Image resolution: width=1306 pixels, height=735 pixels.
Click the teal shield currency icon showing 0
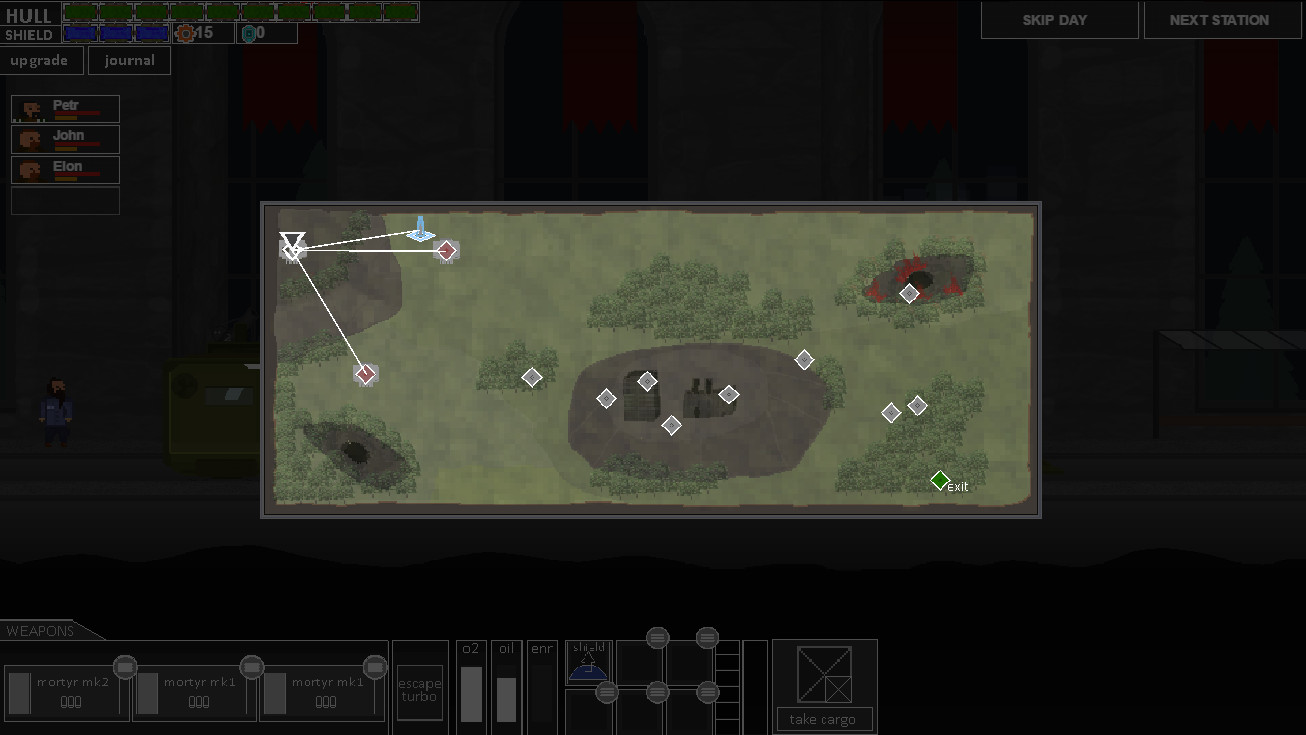point(249,33)
